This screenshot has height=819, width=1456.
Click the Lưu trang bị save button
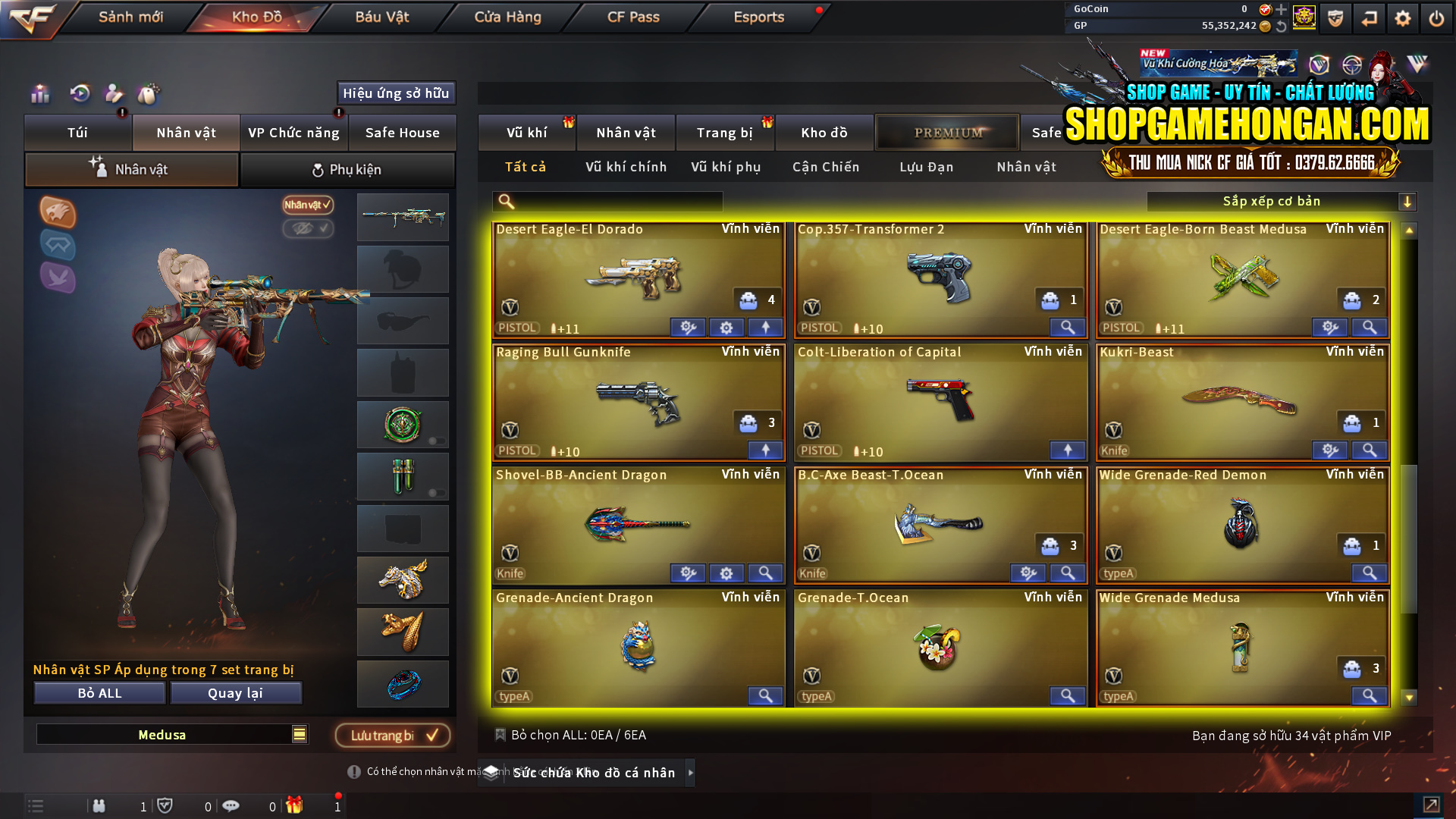[392, 735]
